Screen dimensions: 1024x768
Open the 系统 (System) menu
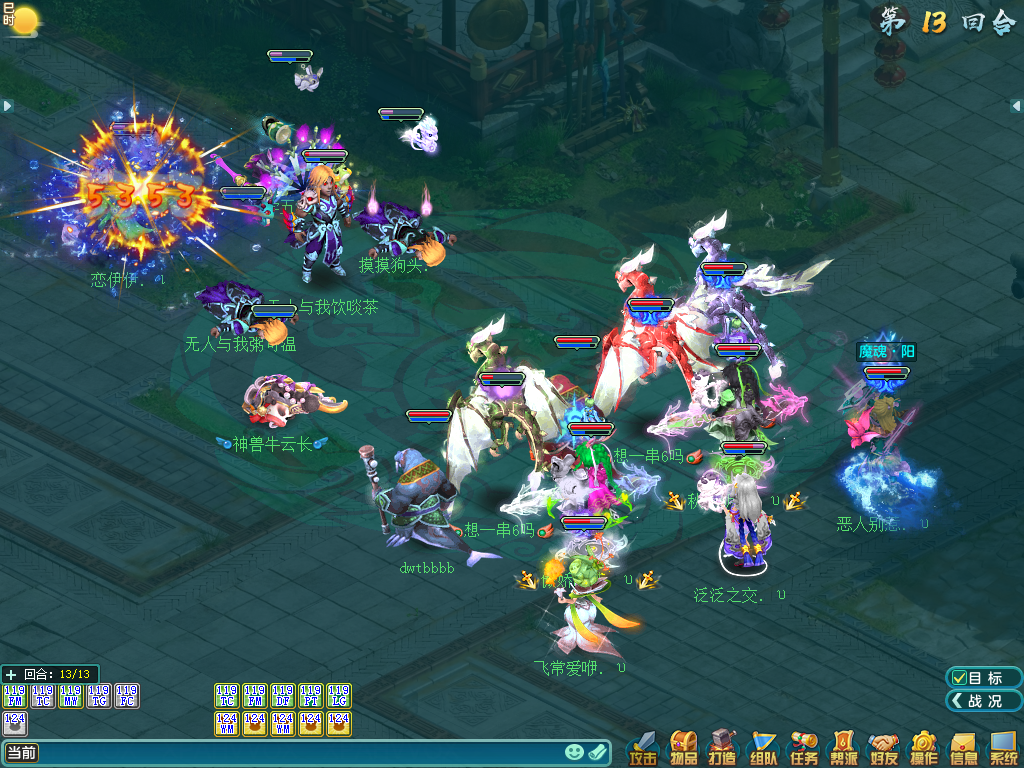(x=1003, y=748)
